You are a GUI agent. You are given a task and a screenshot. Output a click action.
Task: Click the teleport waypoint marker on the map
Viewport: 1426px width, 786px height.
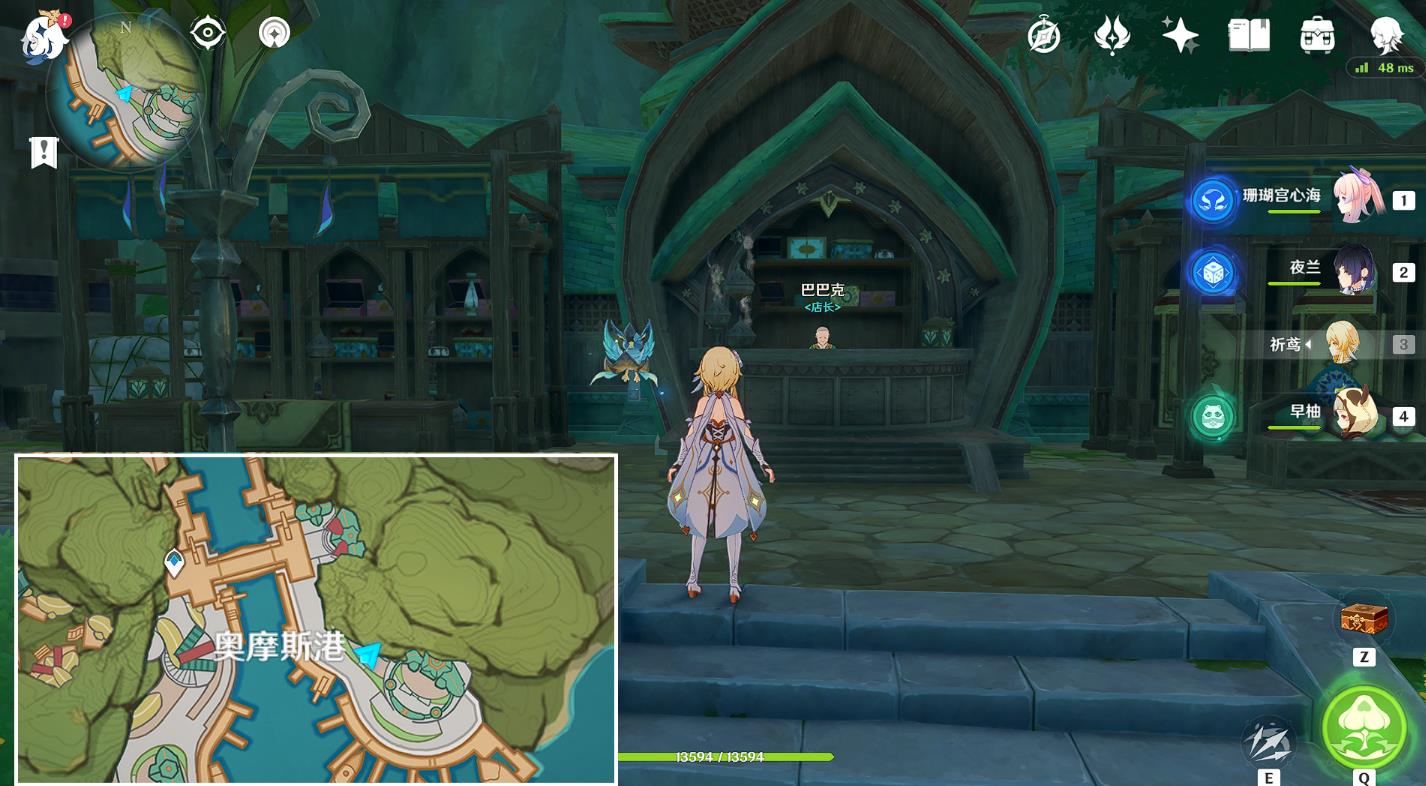coord(175,562)
